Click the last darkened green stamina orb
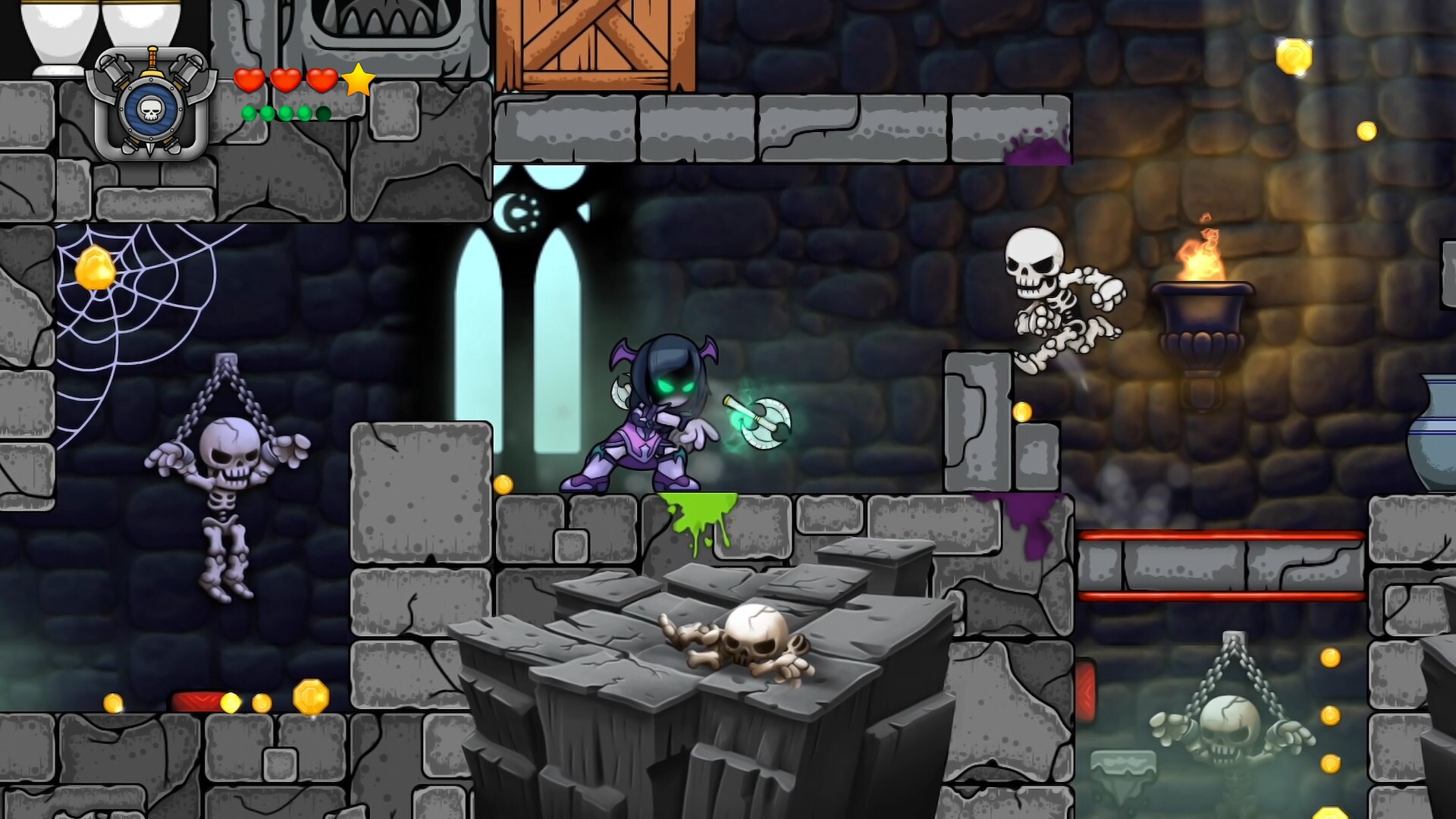Image resolution: width=1456 pixels, height=819 pixels. 325,112
